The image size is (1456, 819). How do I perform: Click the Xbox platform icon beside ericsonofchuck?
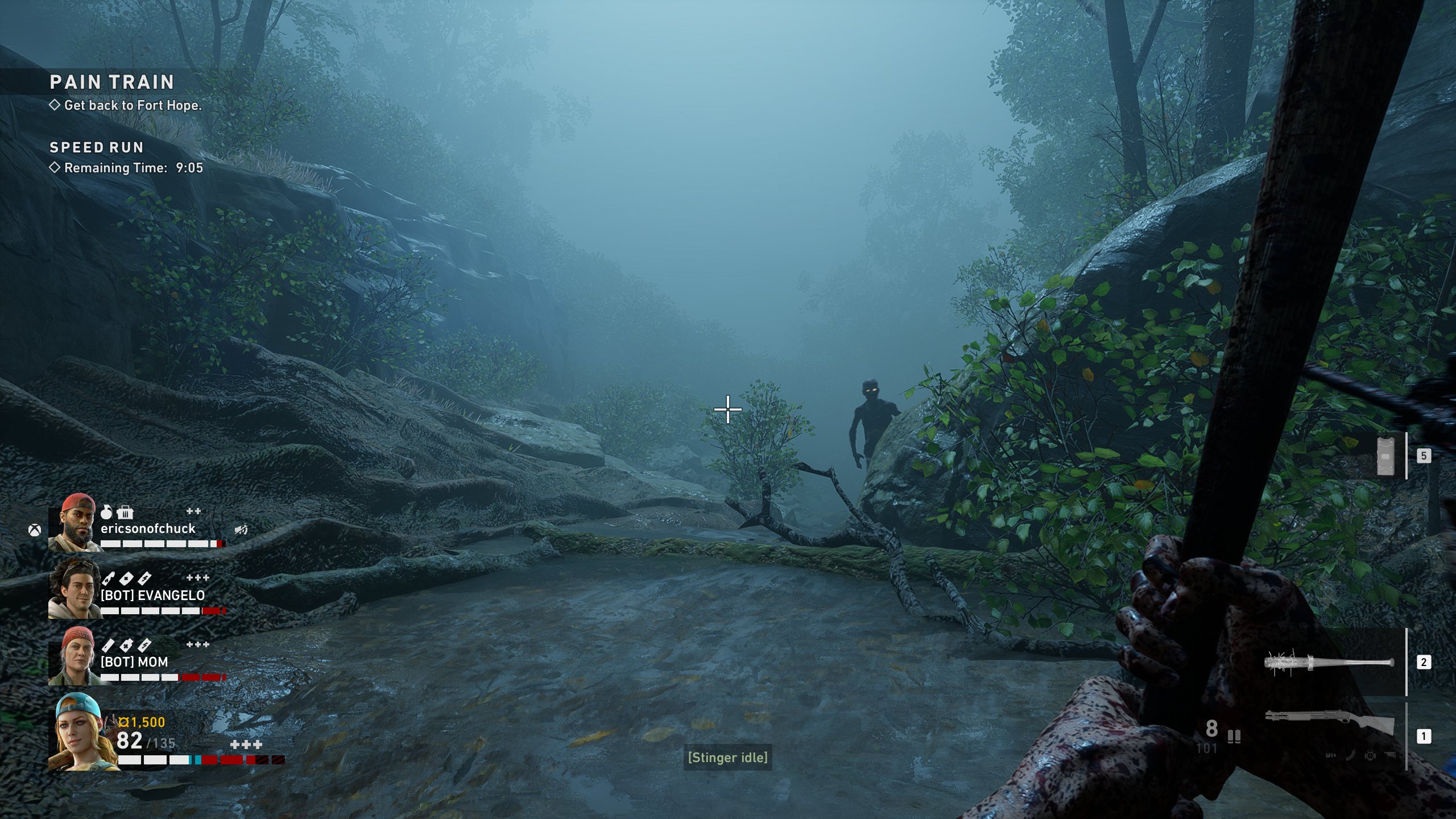pyautogui.click(x=35, y=531)
